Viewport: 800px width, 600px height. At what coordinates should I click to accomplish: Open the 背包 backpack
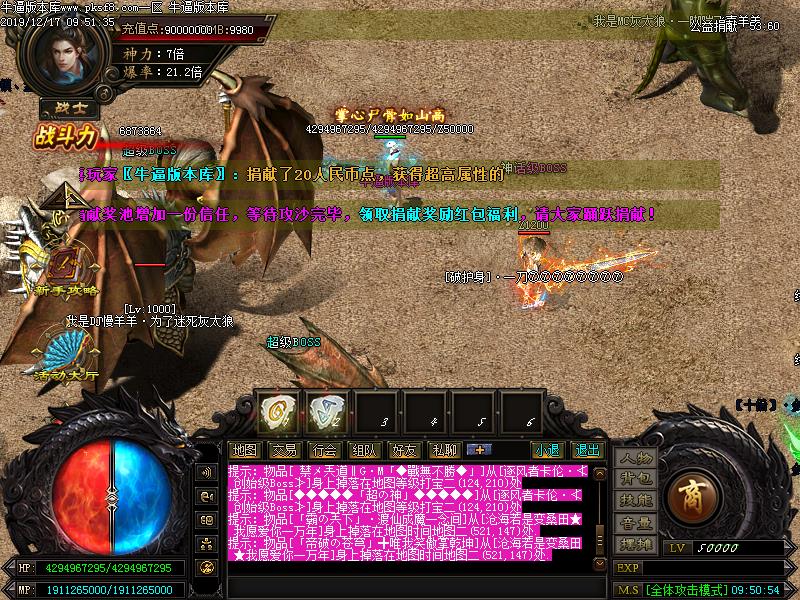[635, 479]
